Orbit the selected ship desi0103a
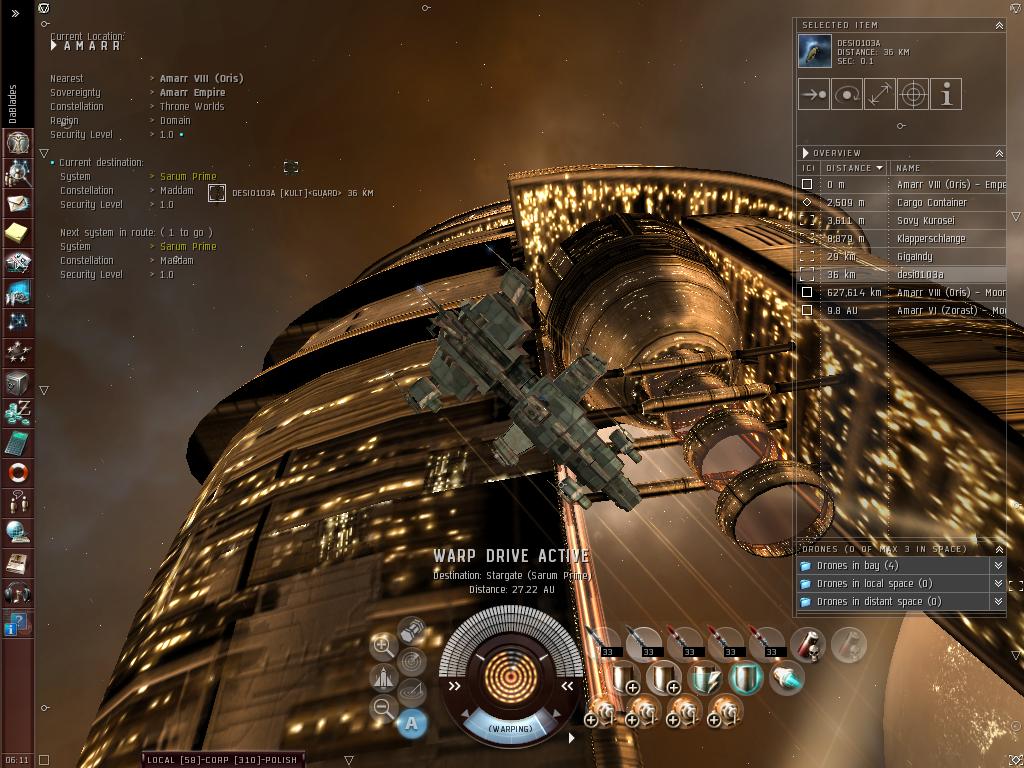The image size is (1024, 768). [x=847, y=94]
